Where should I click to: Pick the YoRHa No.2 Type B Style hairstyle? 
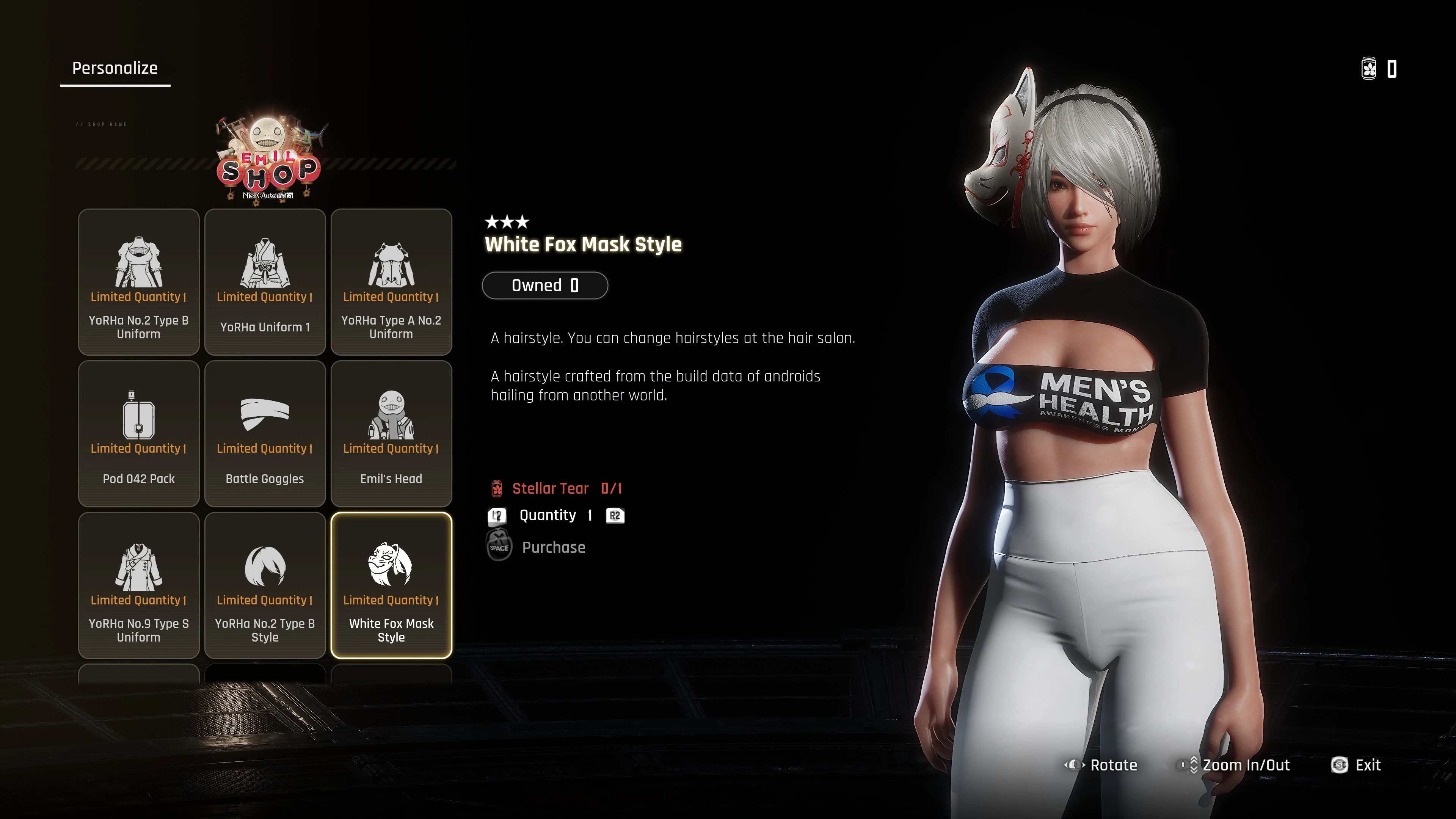(265, 585)
